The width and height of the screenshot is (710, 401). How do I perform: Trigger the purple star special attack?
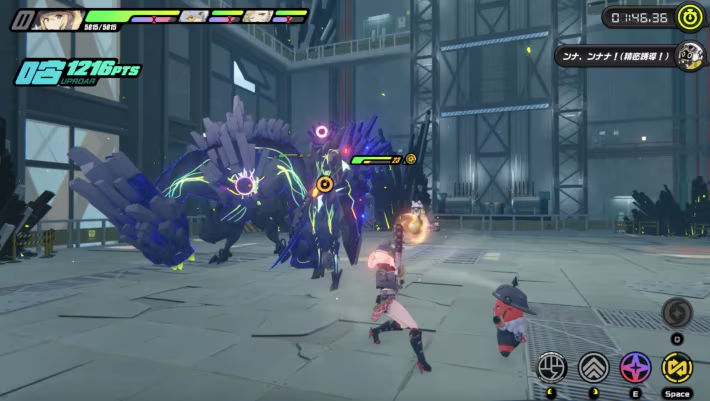coord(635,367)
